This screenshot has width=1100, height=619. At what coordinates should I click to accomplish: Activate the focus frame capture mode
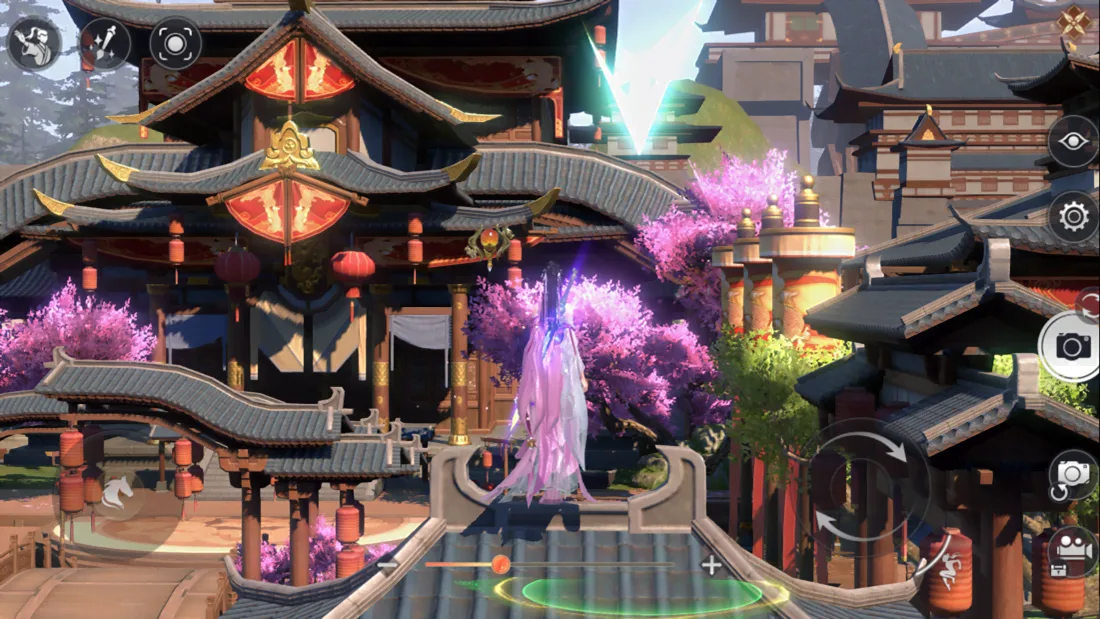175,43
